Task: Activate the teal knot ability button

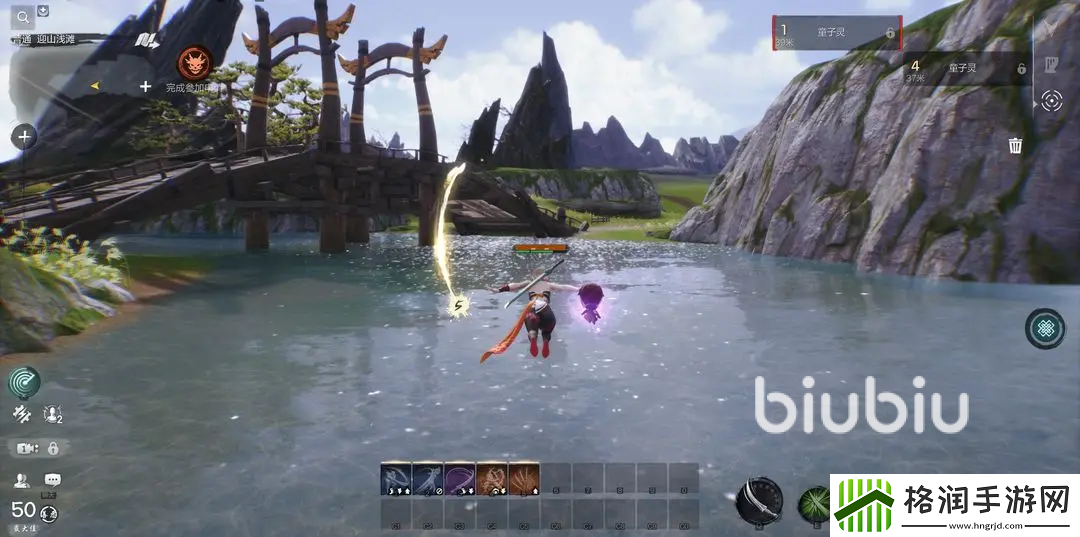Action: point(1045,329)
